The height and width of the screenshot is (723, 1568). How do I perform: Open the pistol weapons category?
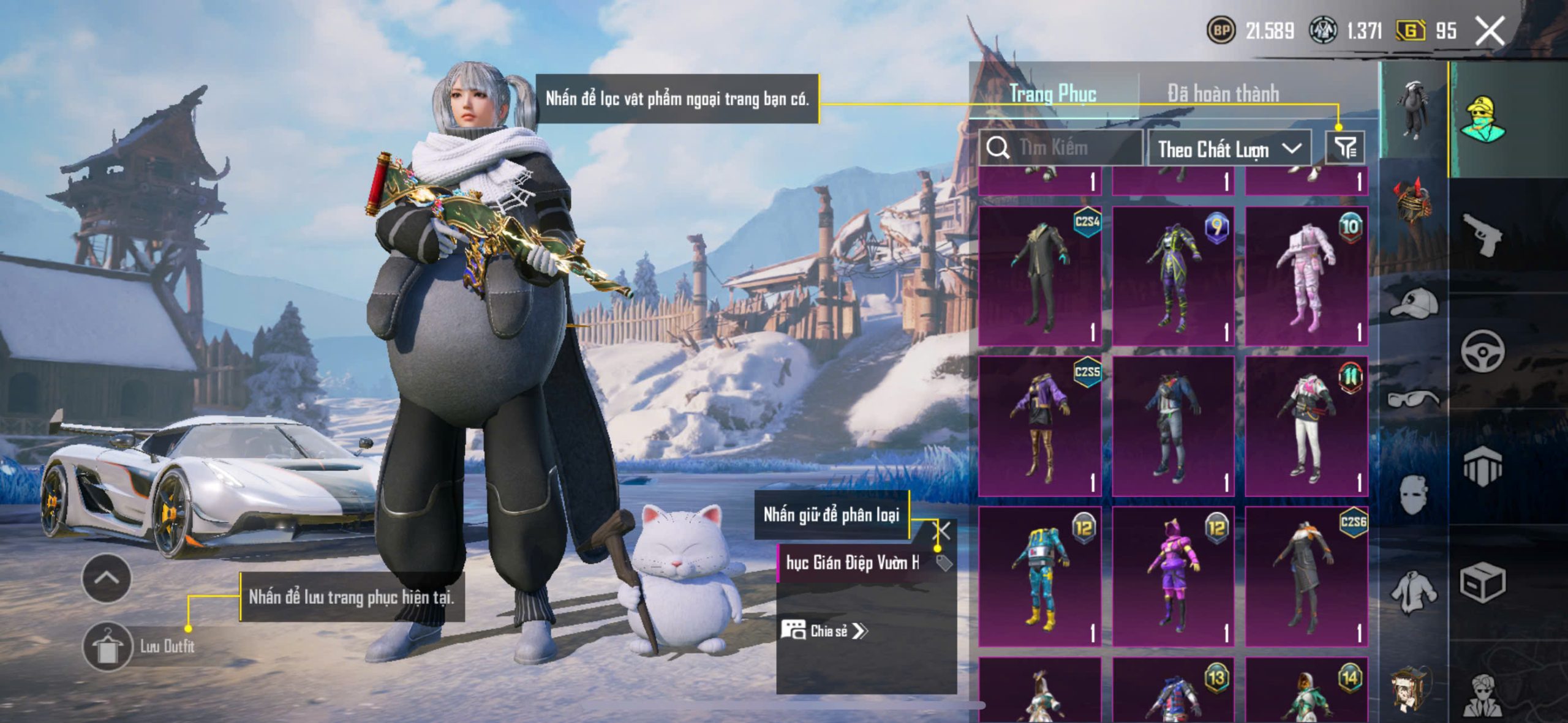1482,234
